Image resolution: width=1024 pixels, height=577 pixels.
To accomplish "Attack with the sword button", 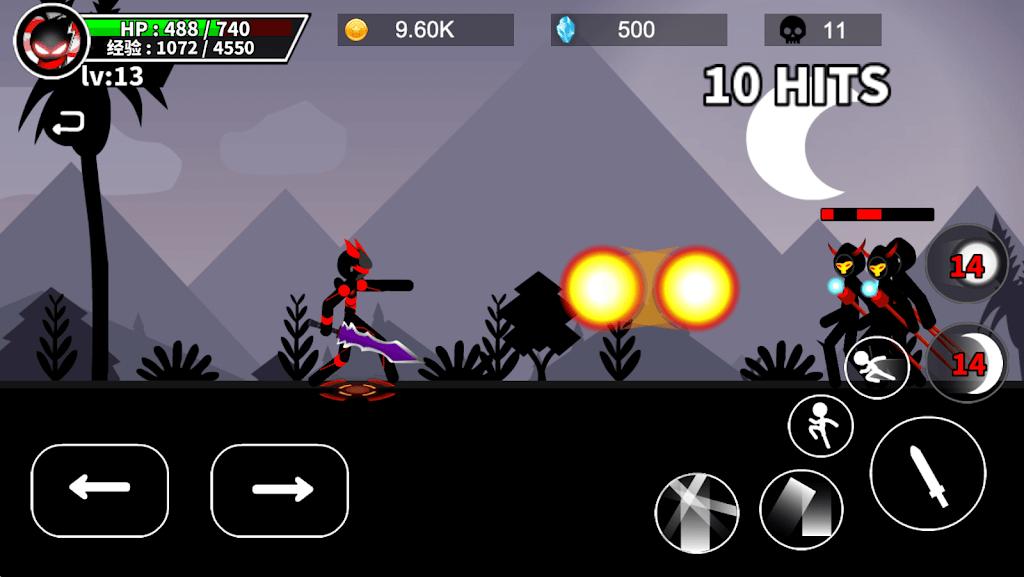I will coord(927,474).
